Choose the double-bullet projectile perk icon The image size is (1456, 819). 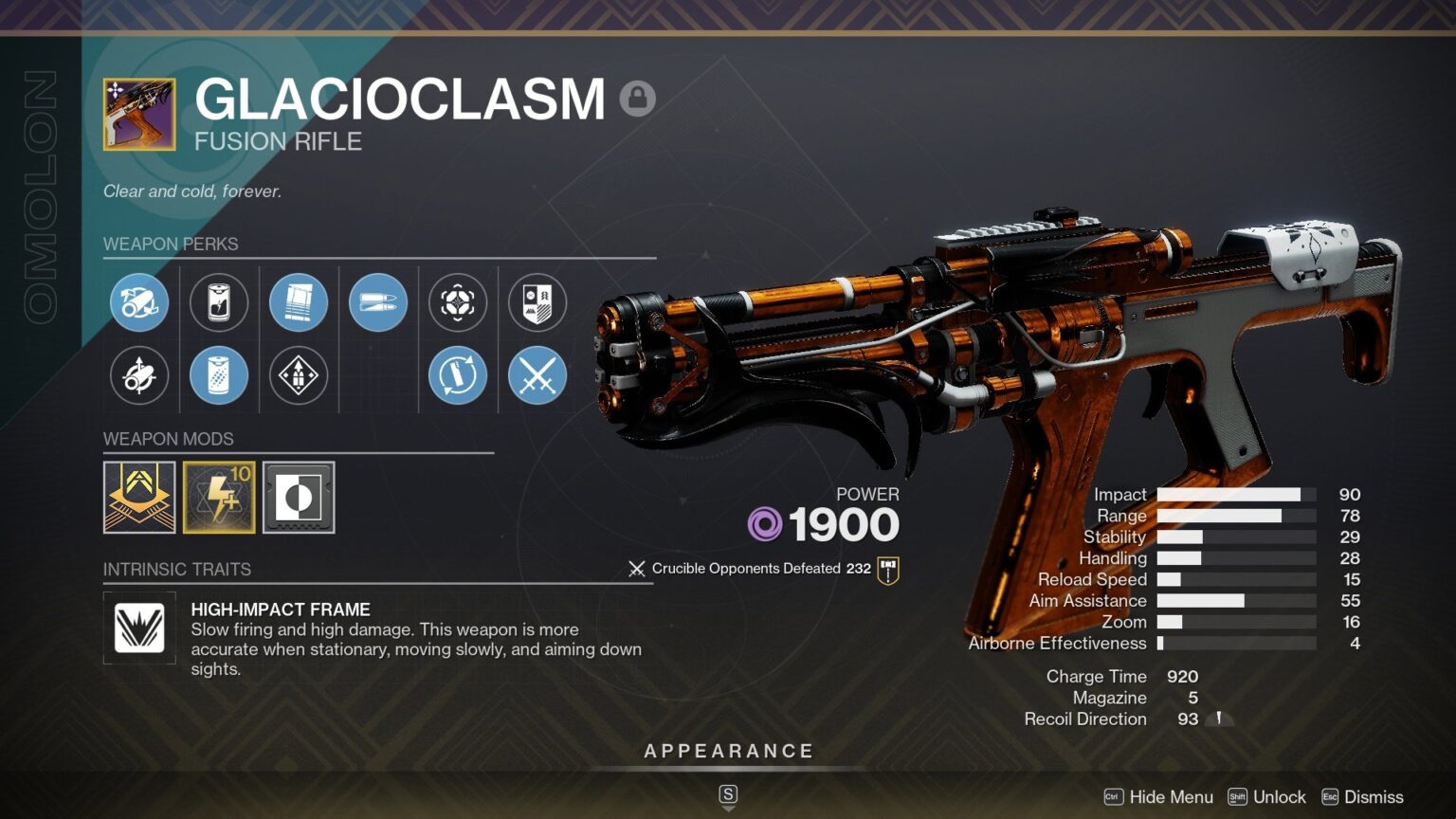pos(378,302)
